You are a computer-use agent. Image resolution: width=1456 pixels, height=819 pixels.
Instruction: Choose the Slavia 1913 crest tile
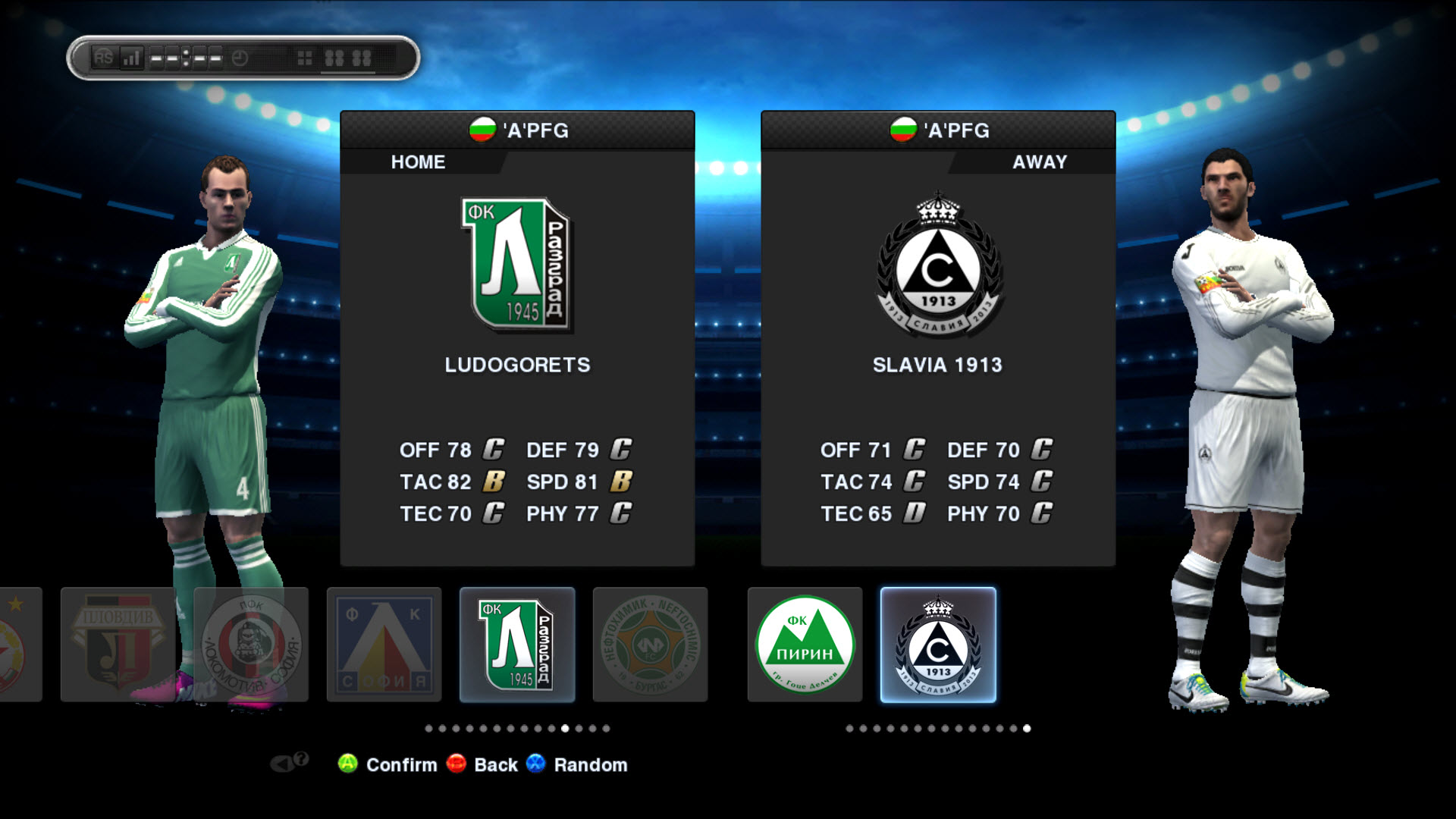pyautogui.click(x=938, y=645)
